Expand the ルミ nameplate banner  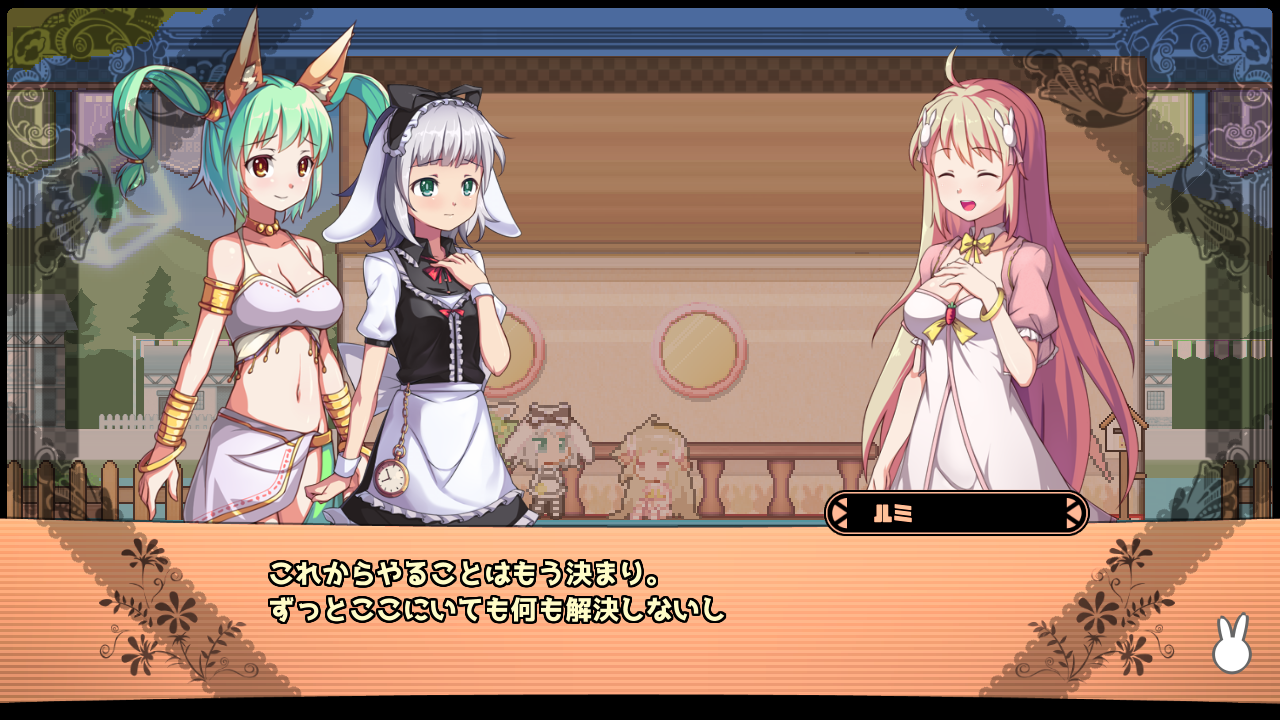tap(955, 511)
